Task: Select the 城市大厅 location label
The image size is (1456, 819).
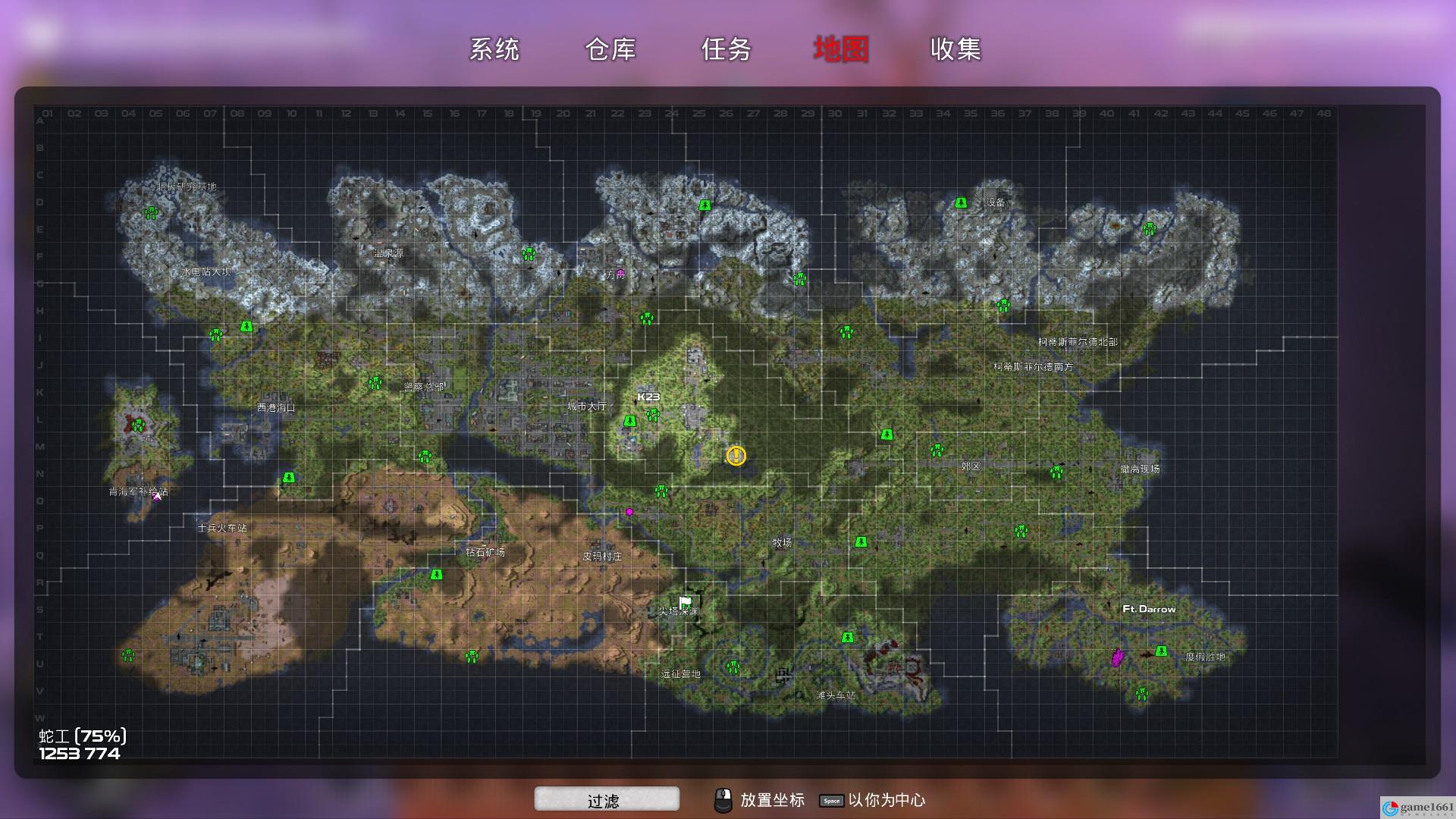Action: (x=587, y=406)
